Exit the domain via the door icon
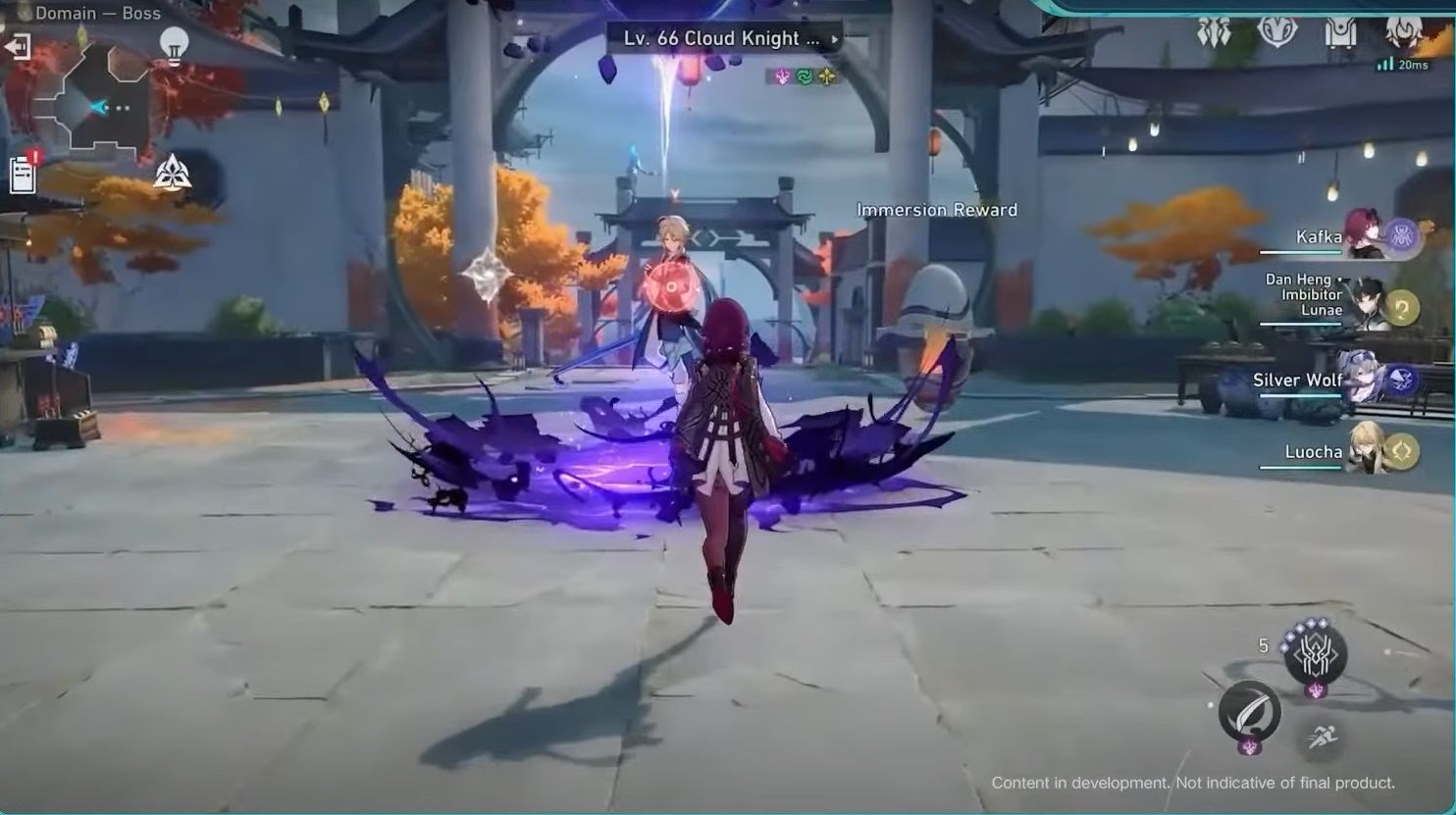Screen dimensions: 1456x815 17,44
